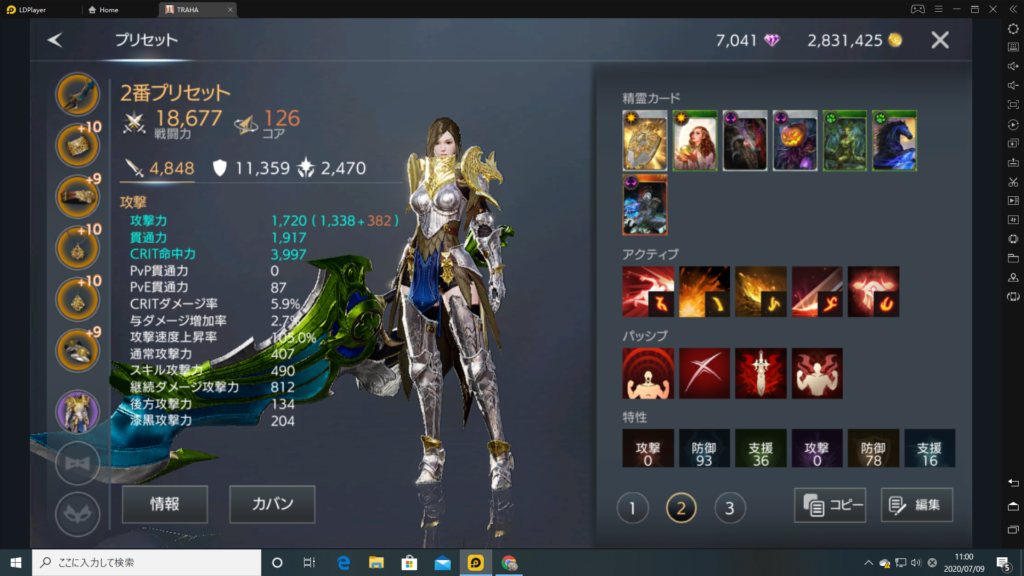1024x576 pixels.
Task: Select preset number 3
Action: (730, 509)
